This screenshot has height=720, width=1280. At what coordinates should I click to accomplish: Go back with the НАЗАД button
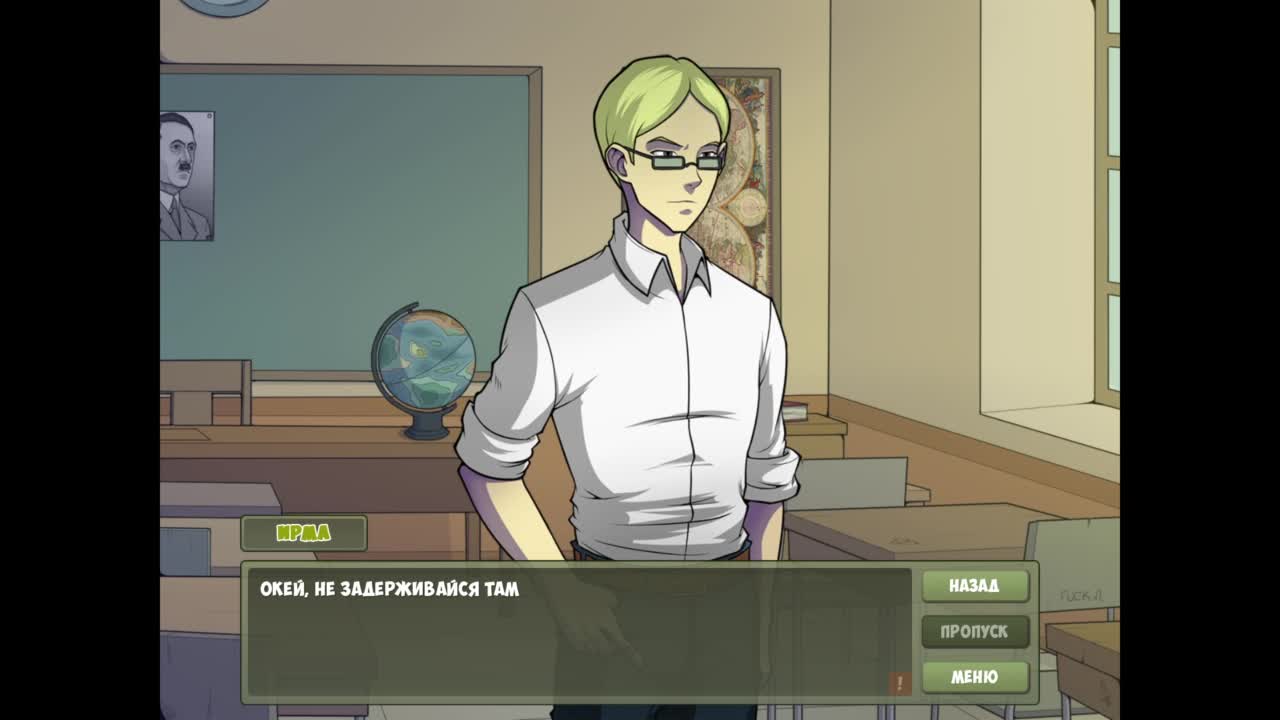pyautogui.click(x=975, y=586)
